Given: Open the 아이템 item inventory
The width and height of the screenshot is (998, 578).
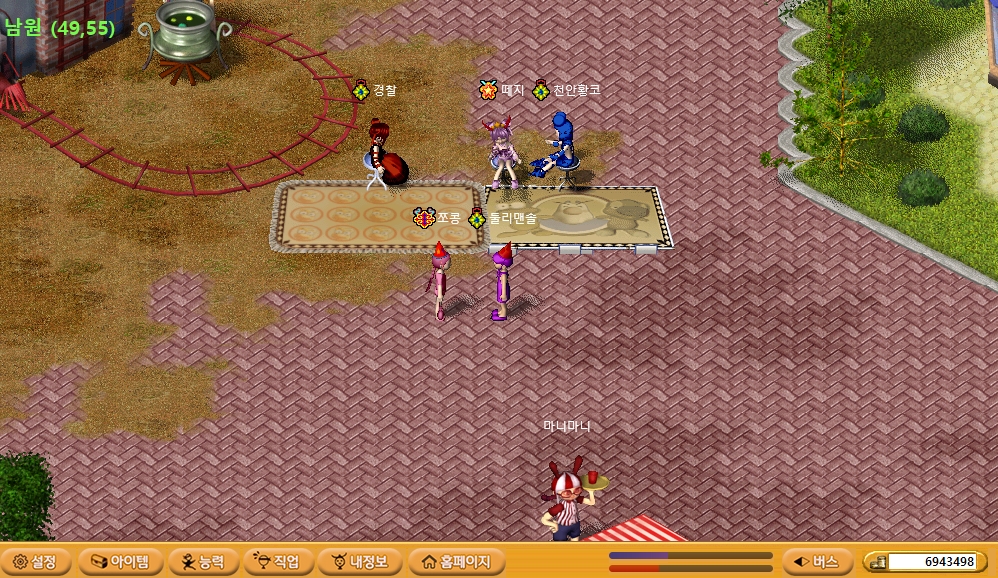Looking at the screenshot, I should [119, 561].
